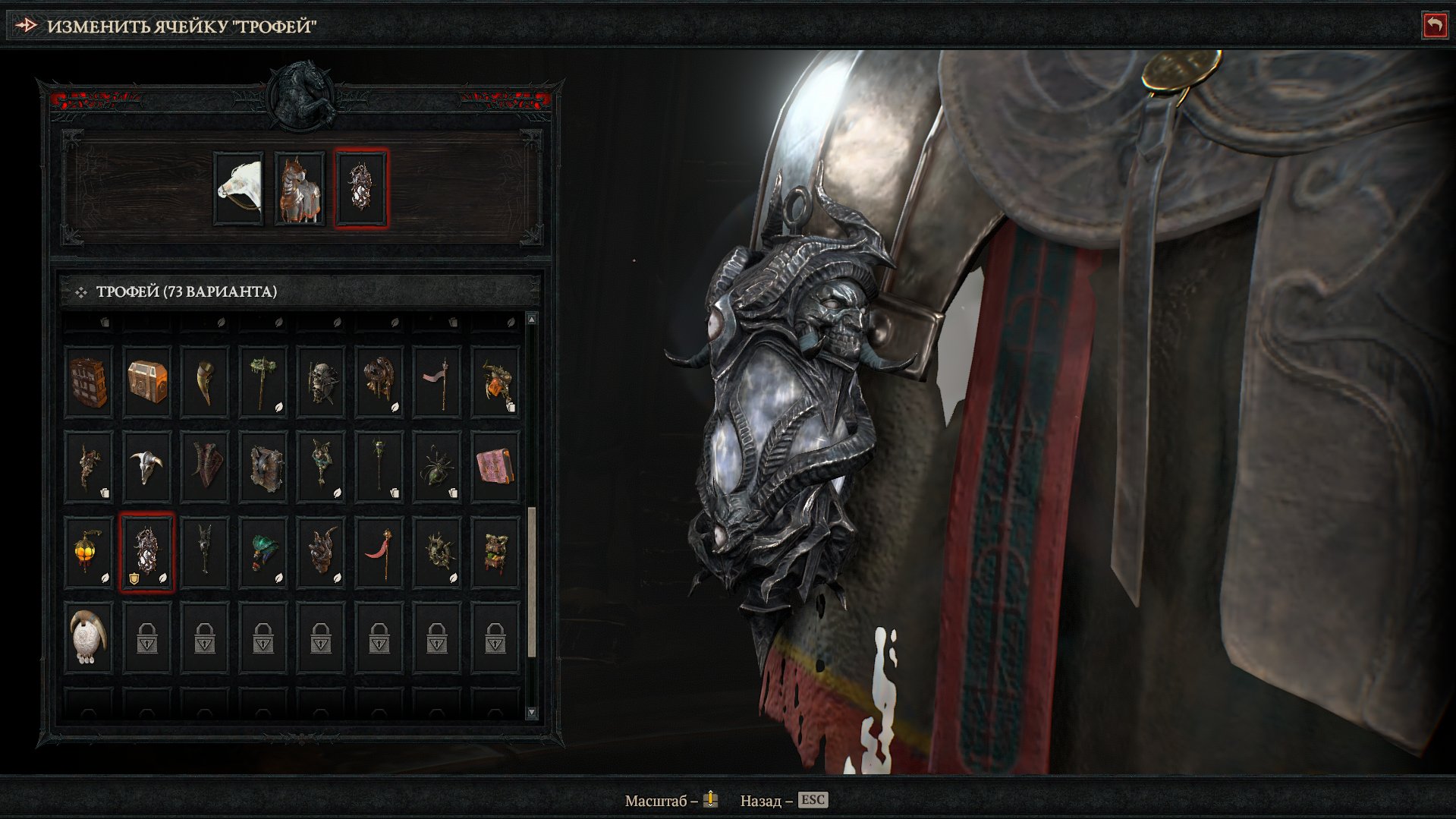1456x819 pixels.
Task: Pick the curved drinking horn trophy
Action: [205, 382]
